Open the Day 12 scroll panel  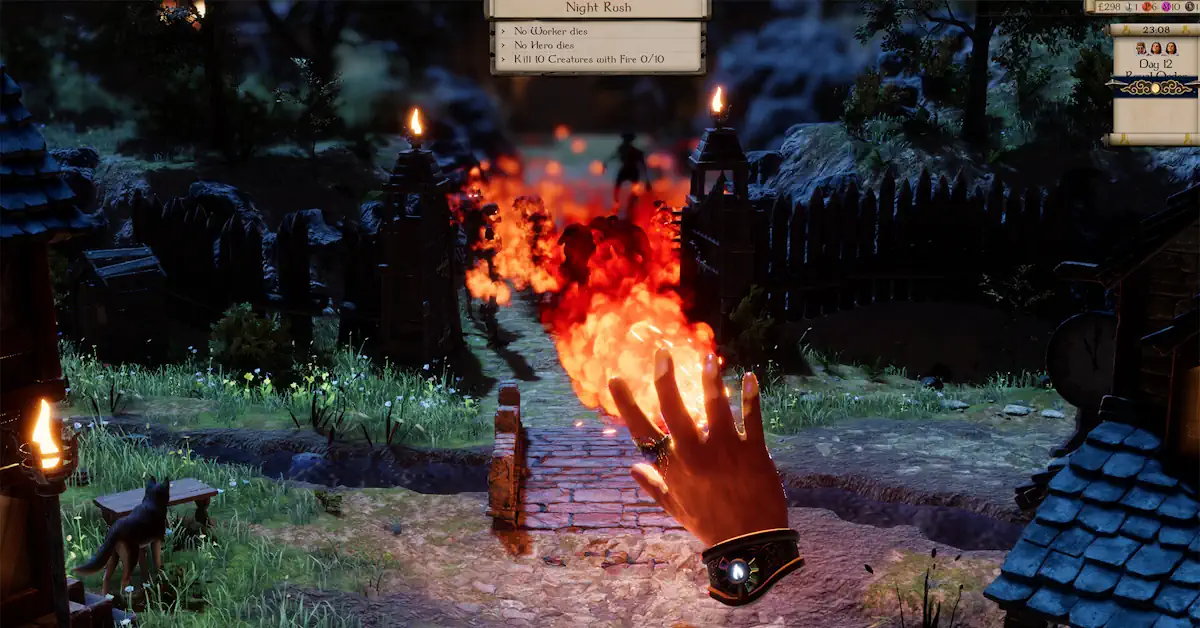(1153, 65)
